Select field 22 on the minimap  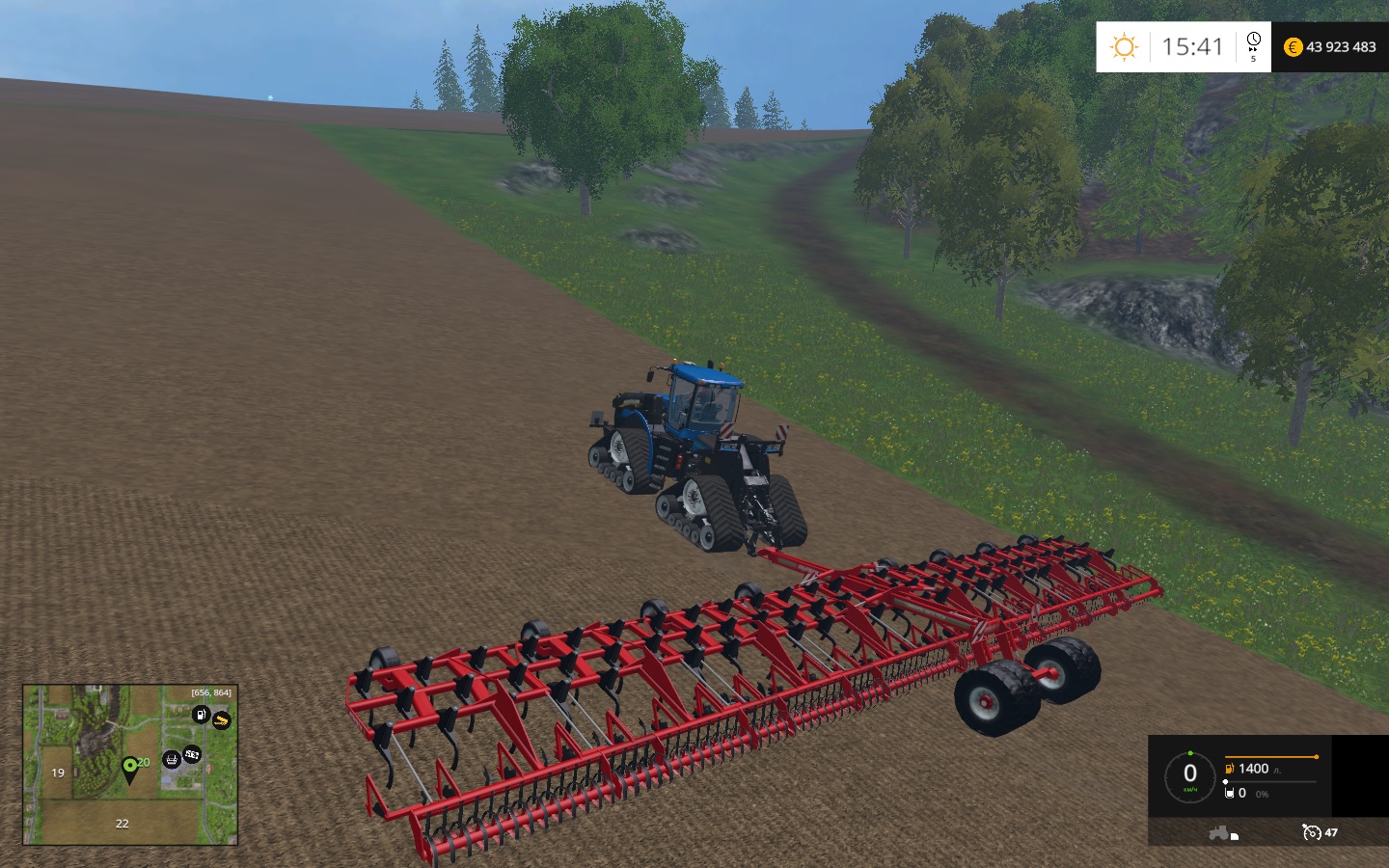[x=122, y=824]
